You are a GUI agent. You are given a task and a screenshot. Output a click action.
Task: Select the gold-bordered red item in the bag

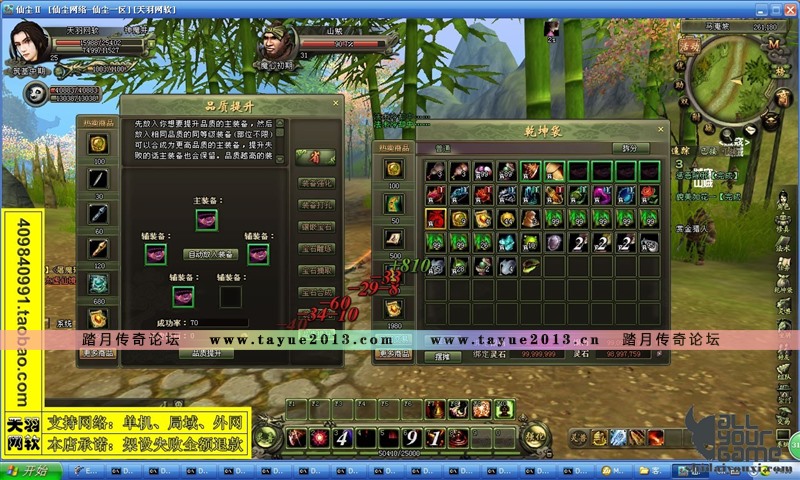point(435,218)
